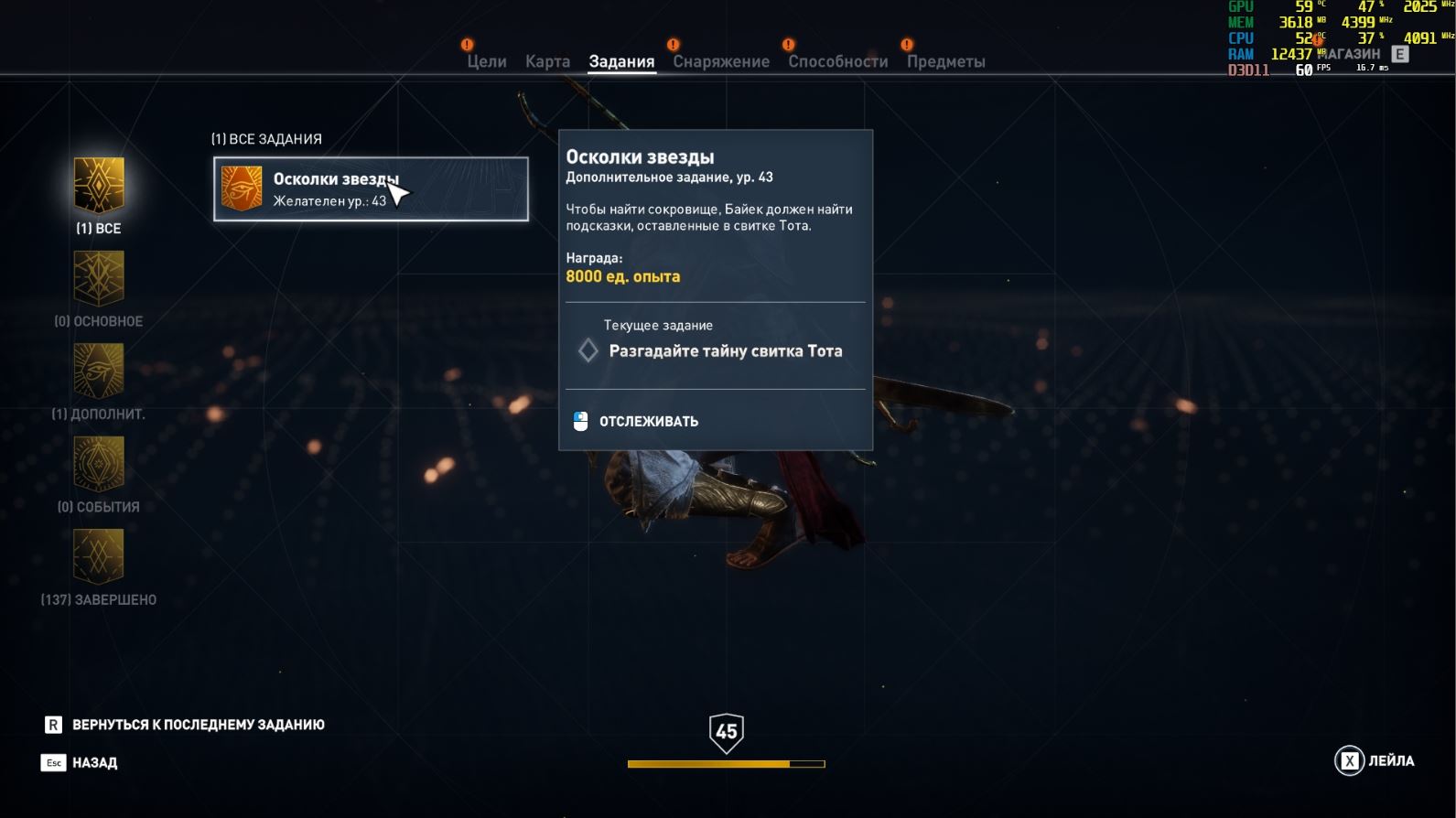Image resolution: width=1456 pixels, height=818 pixels.
Task: Click ОТСЛЕЖИВАТЬ to track the quest
Action: (648, 421)
